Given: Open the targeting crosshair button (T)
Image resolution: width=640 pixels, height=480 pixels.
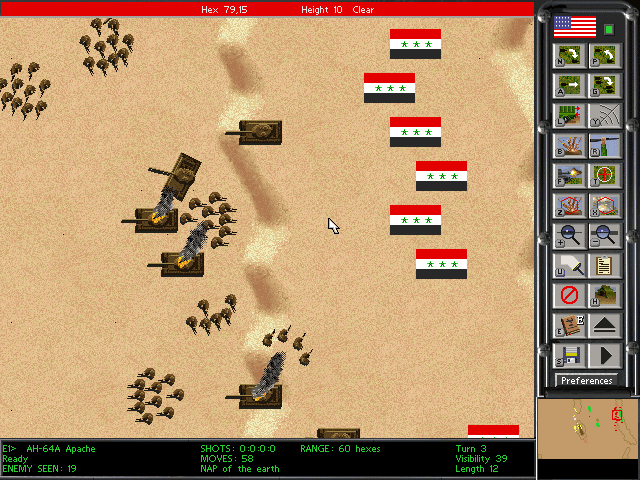Looking at the screenshot, I should (x=603, y=176).
